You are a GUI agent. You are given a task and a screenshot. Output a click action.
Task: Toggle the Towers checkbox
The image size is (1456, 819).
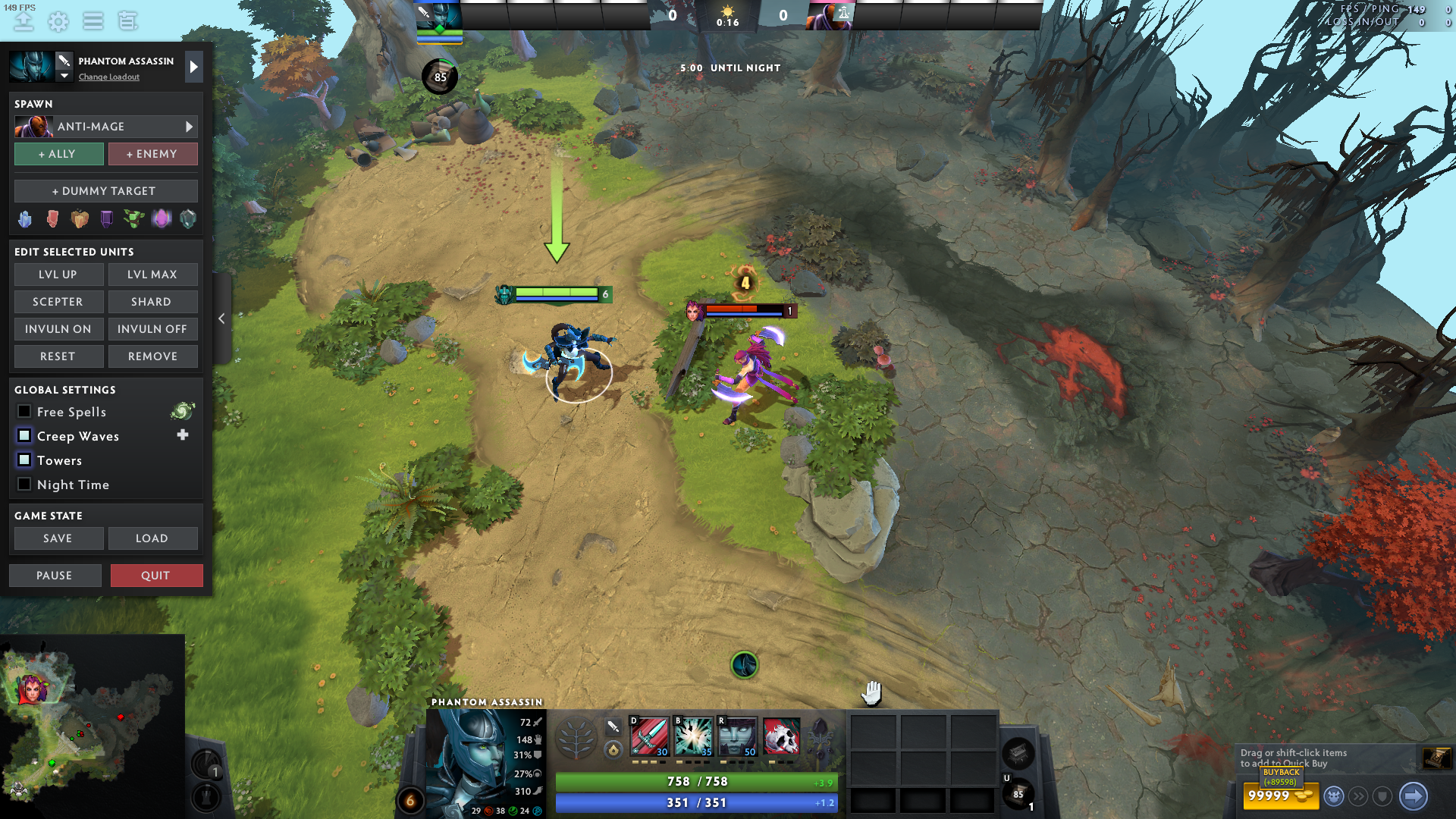24,460
